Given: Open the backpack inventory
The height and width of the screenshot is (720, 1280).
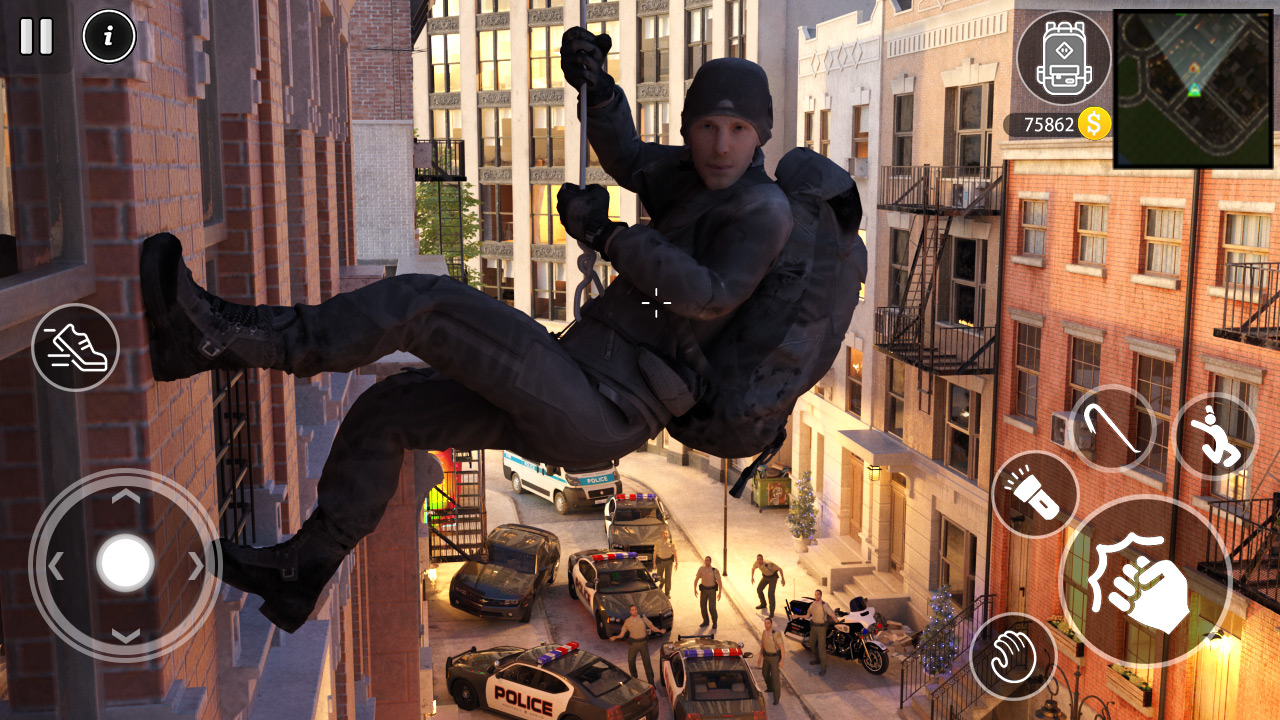Looking at the screenshot, I should [1063, 60].
